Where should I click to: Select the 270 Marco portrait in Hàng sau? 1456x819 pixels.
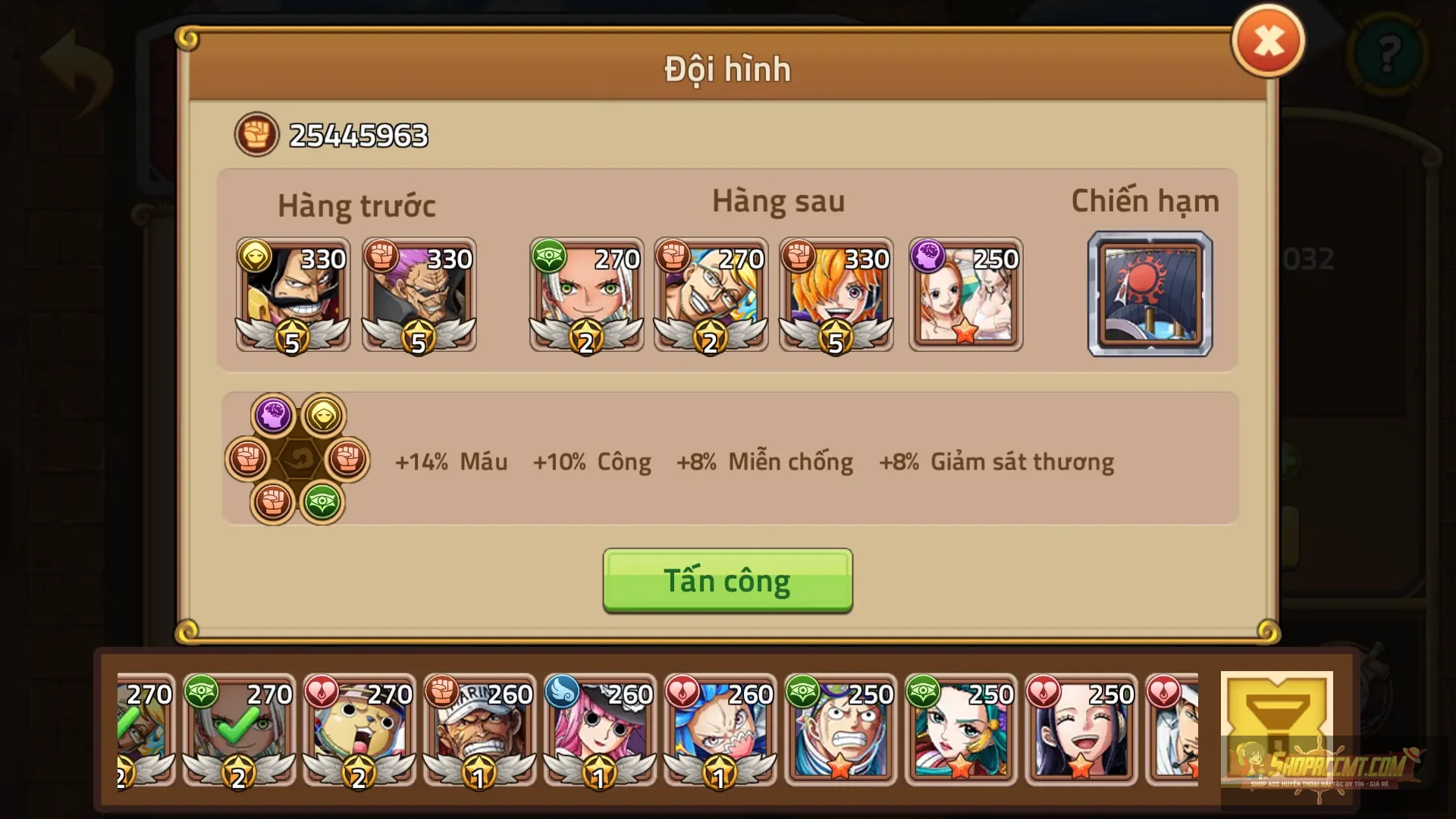pos(711,294)
